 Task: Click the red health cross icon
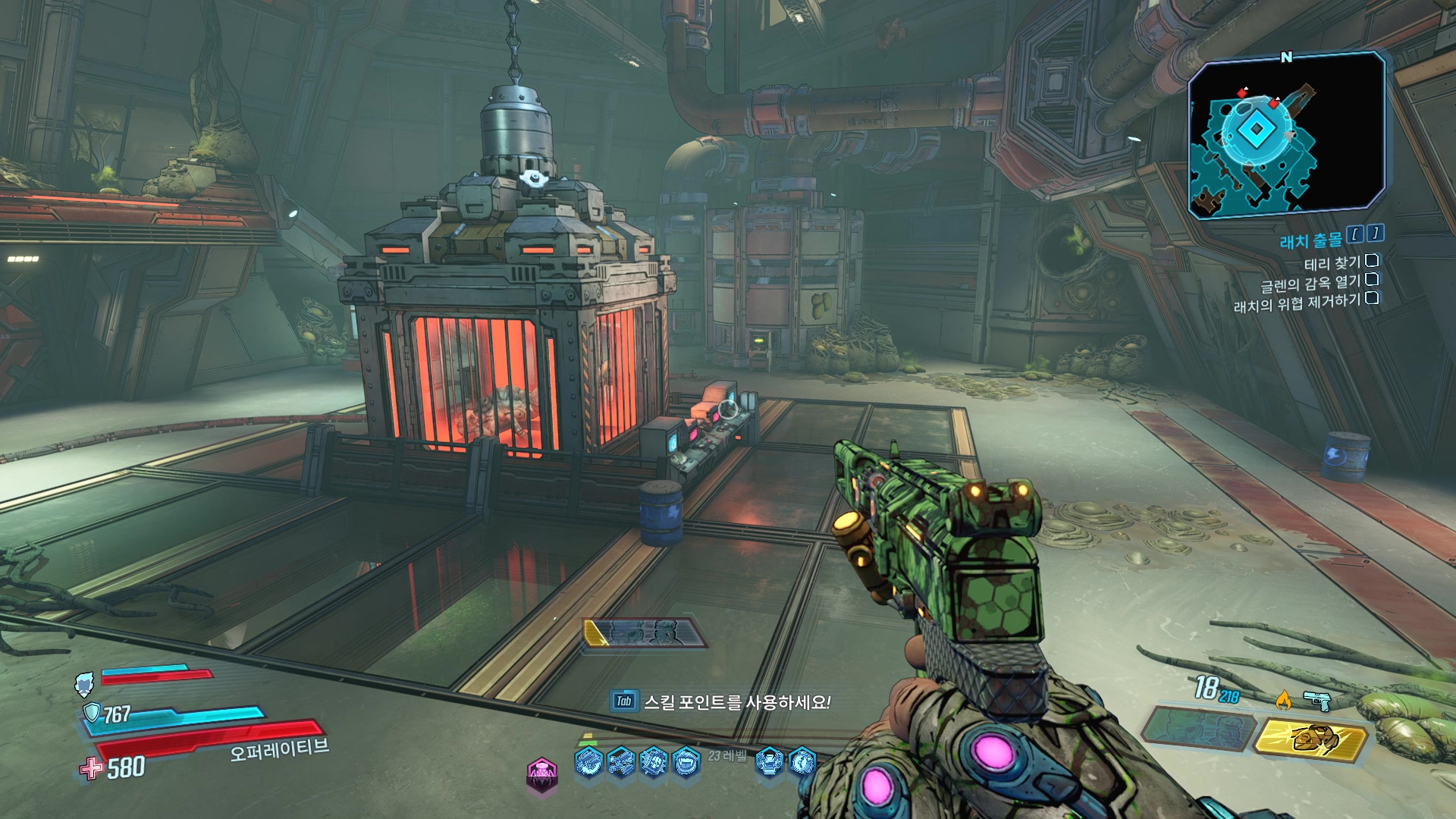click(x=91, y=768)
